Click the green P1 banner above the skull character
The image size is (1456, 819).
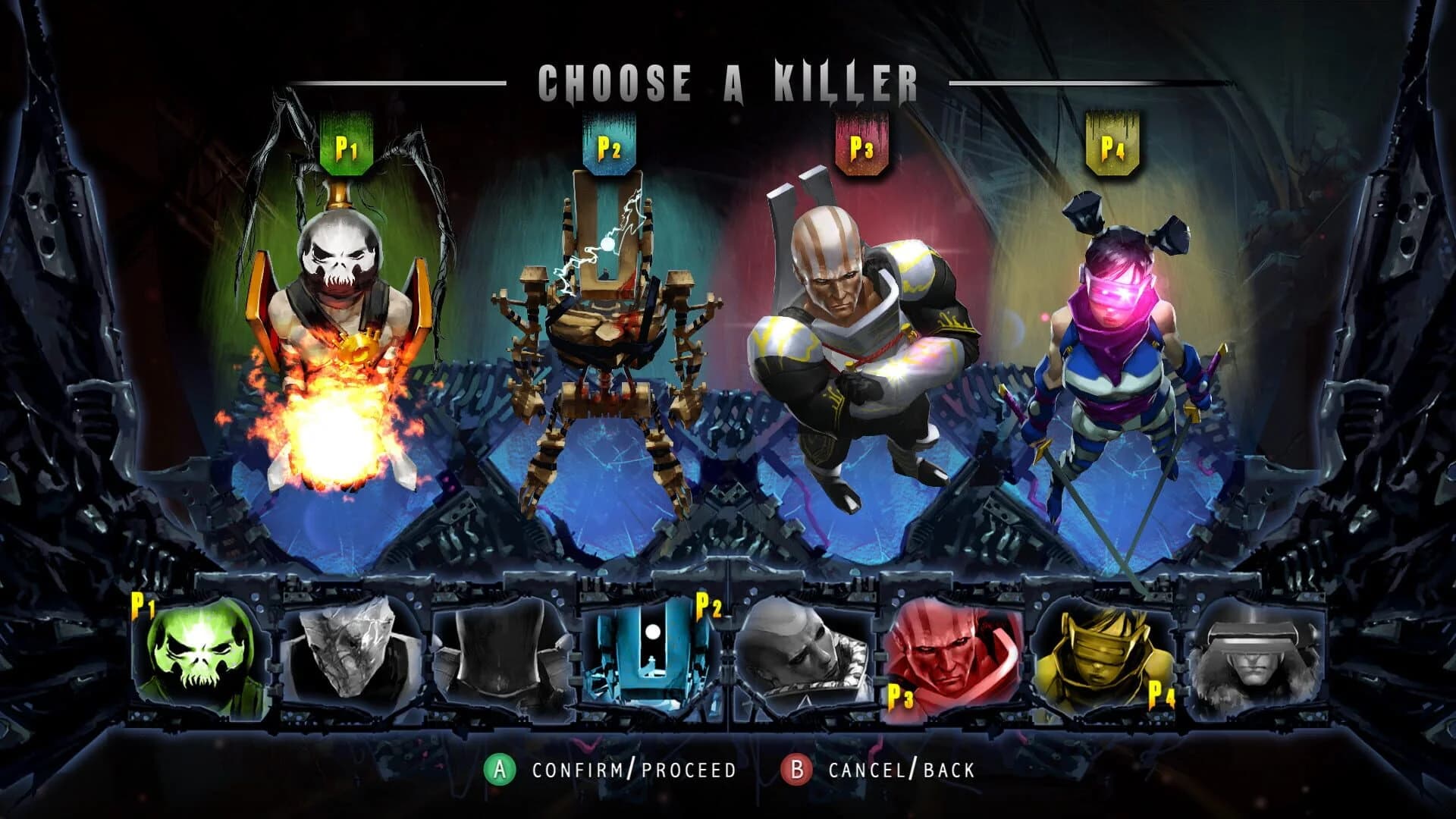pyautogui.click(x=348, y=143)
